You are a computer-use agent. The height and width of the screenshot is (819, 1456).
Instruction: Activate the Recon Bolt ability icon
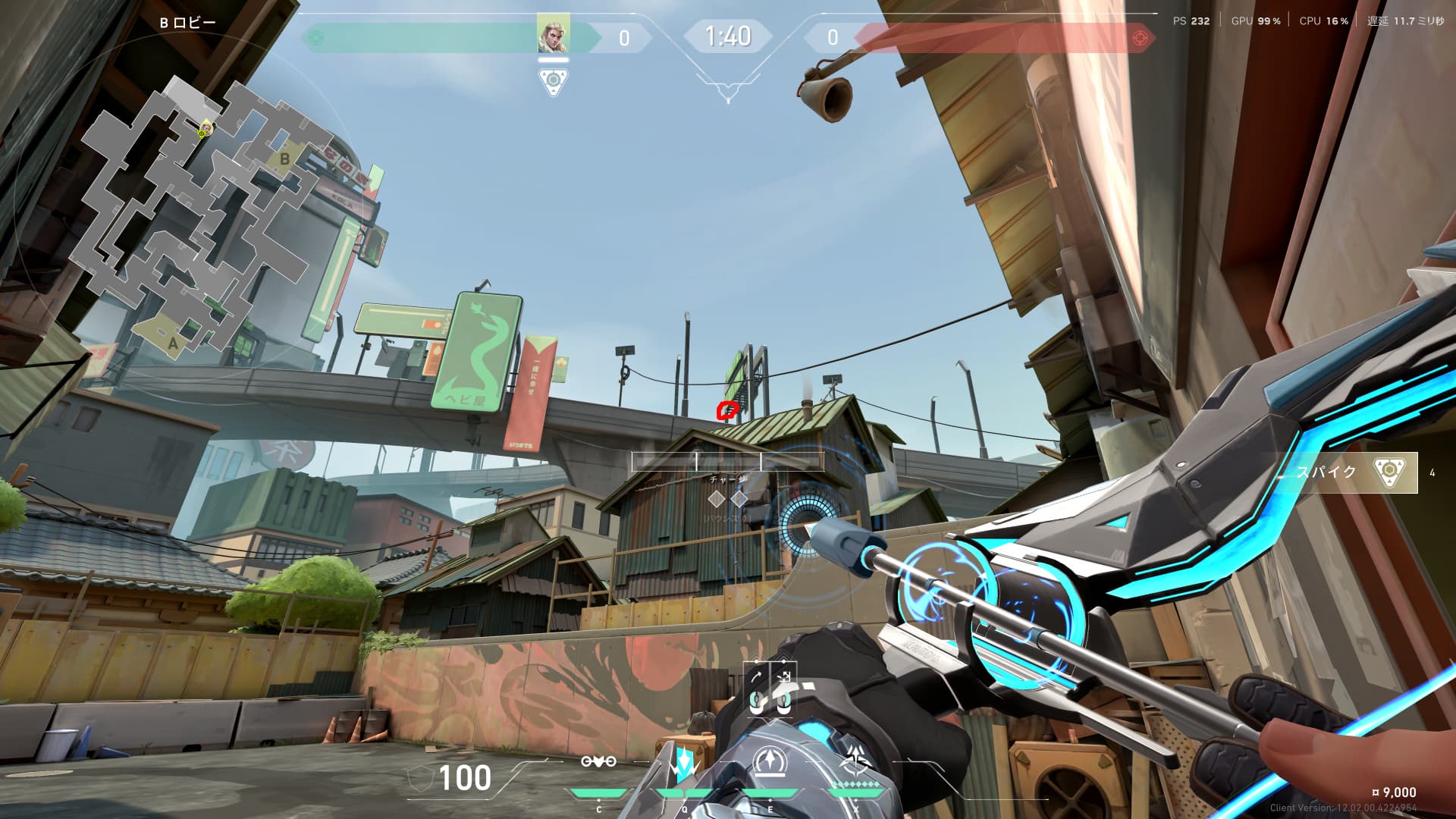[x=770, y=763]
